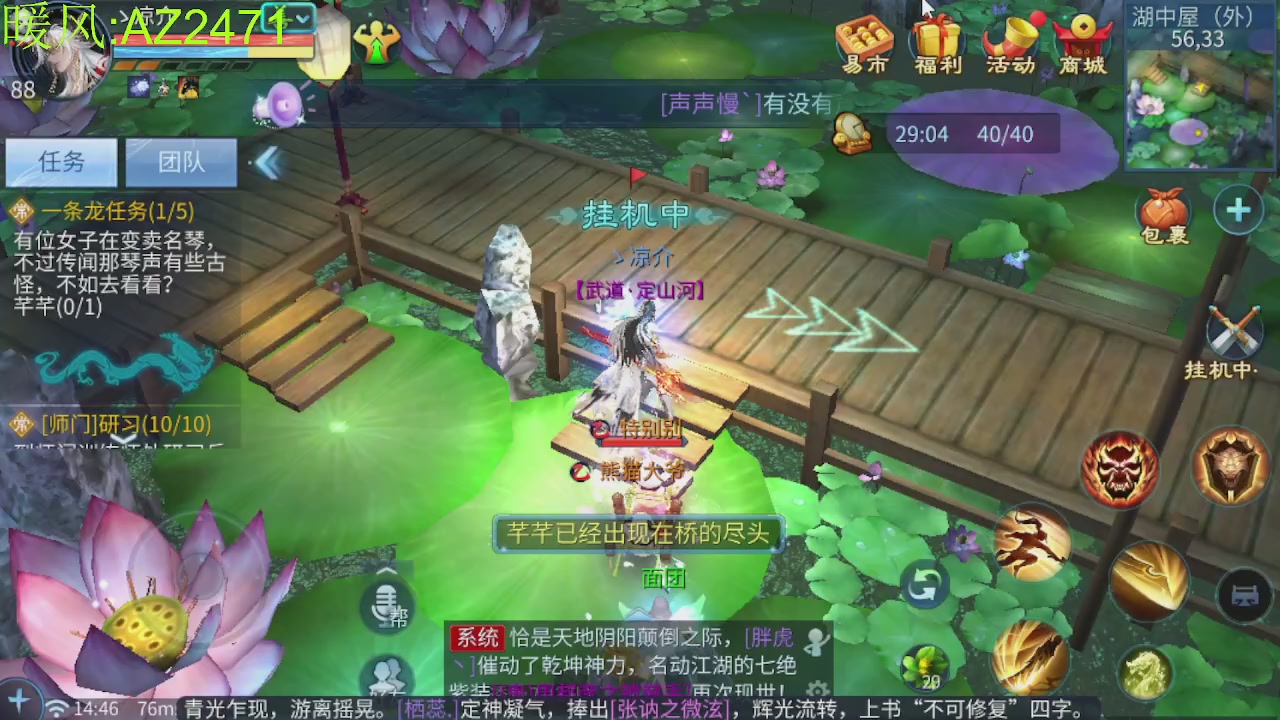This screenshot has height=720, width=1280.
Task: Select the 任务 quest tab
Action: (x=61, y=162)
